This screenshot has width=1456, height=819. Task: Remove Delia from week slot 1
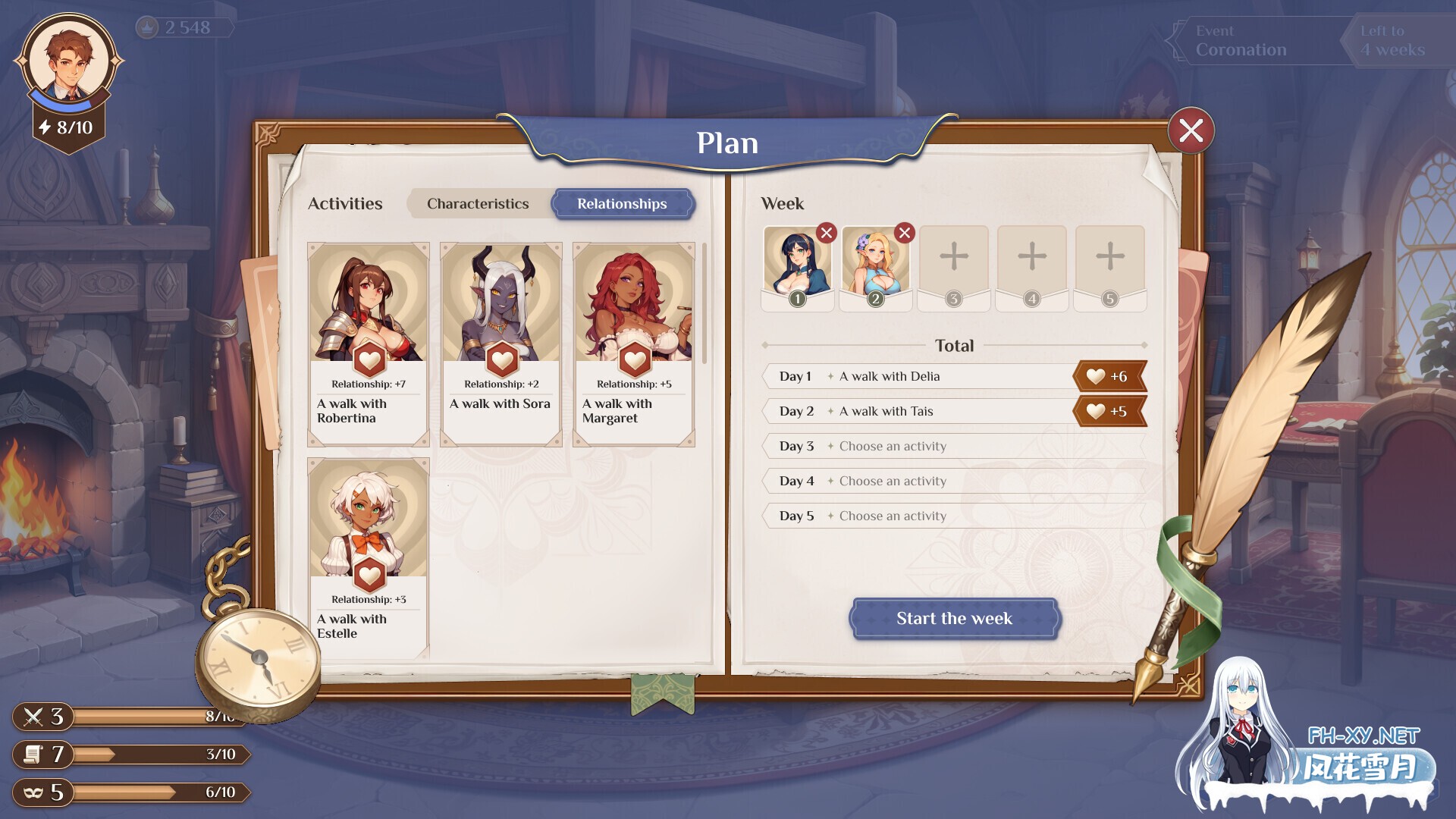pyautogui.click(x=827, y=233)
